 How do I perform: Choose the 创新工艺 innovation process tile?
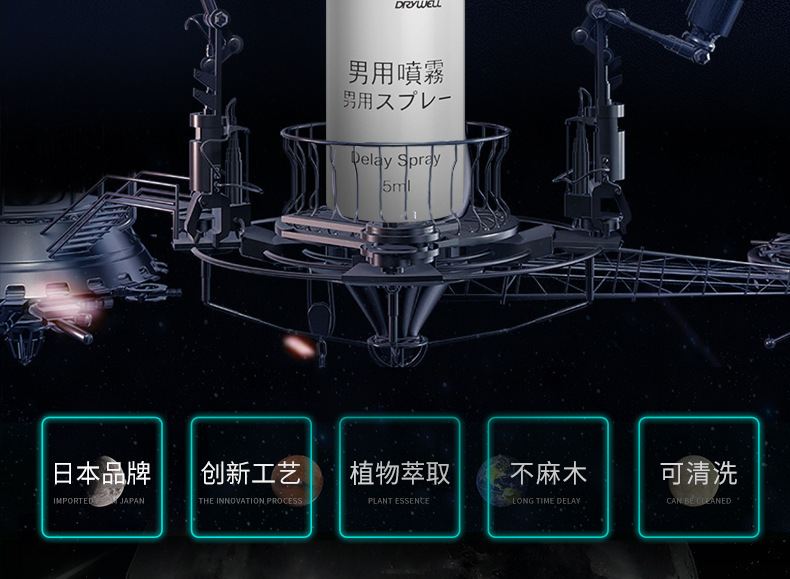(250, 477)
